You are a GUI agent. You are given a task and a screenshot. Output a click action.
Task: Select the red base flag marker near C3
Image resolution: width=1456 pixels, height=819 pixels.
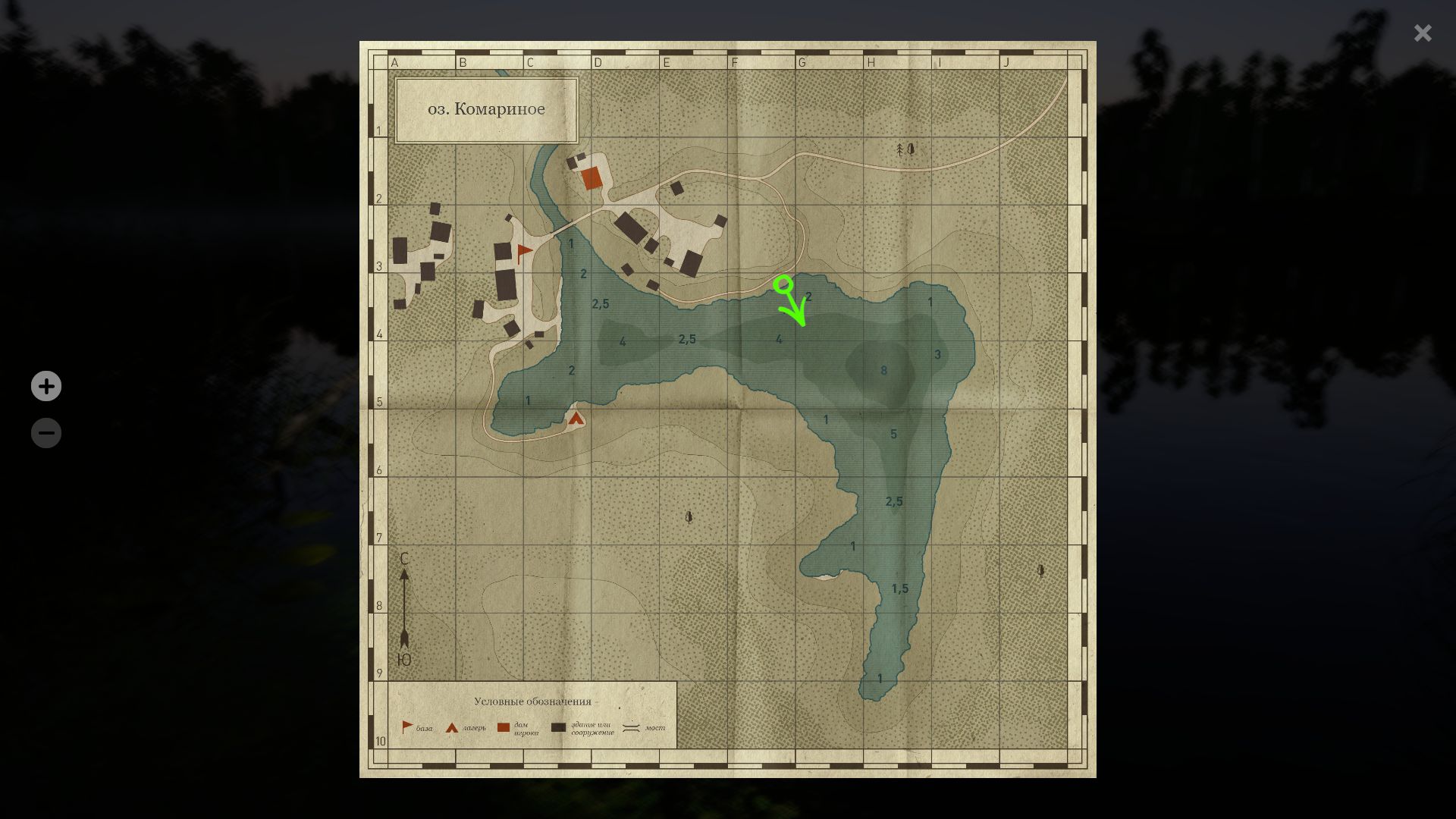point(525,253)
